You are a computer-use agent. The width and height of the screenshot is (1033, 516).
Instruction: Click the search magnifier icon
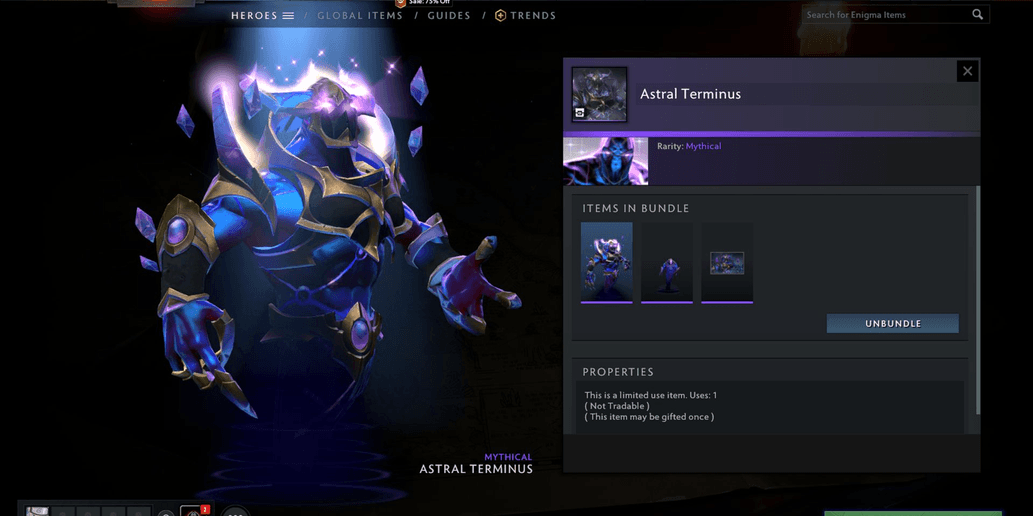pyautogui.click(x=978, y=15)
